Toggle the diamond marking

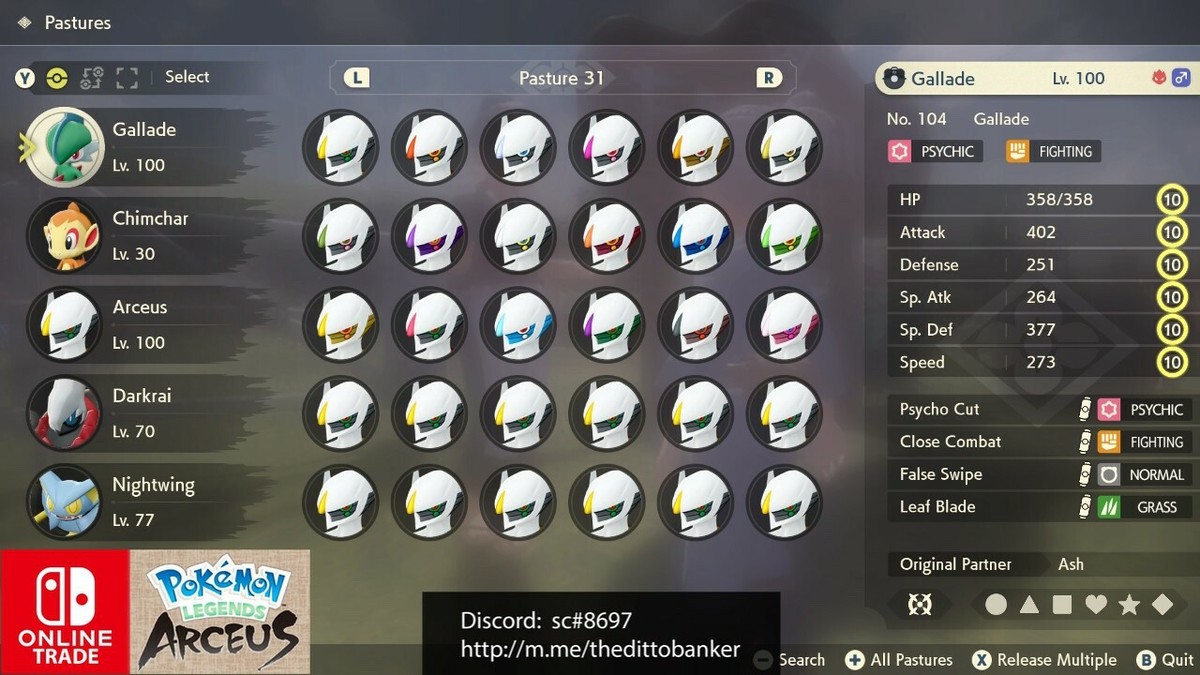[x=1162, y=605]
